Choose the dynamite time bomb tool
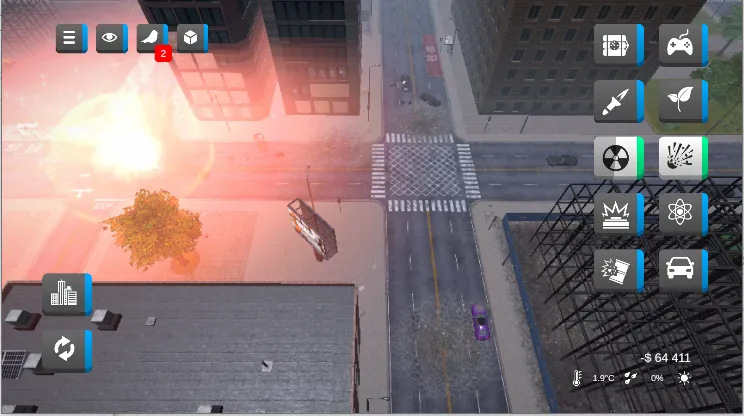The width and height of the screenshot is (744, 416). point(617,45)
